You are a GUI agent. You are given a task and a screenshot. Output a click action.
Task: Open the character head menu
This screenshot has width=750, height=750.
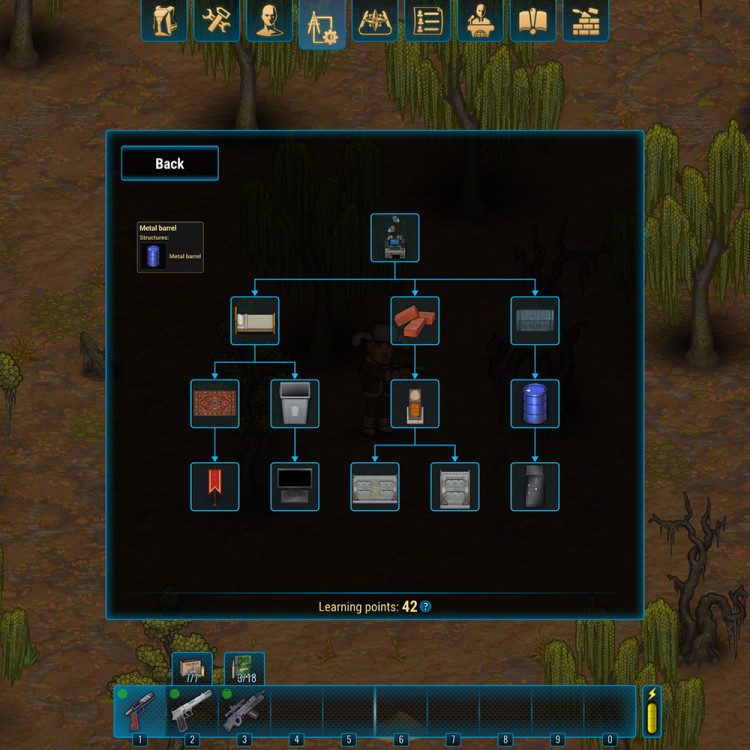[x=269, y=21]
